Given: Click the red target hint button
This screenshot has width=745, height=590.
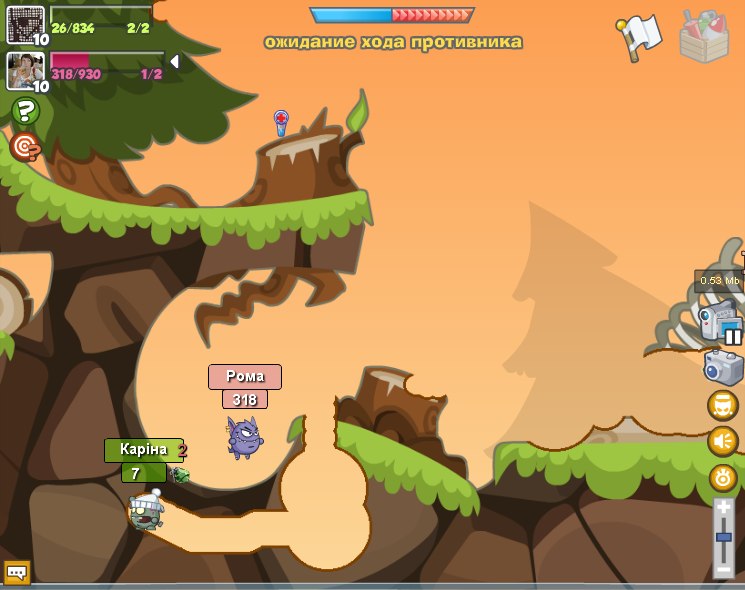Looking at the screenshot, I should point(25,147).
